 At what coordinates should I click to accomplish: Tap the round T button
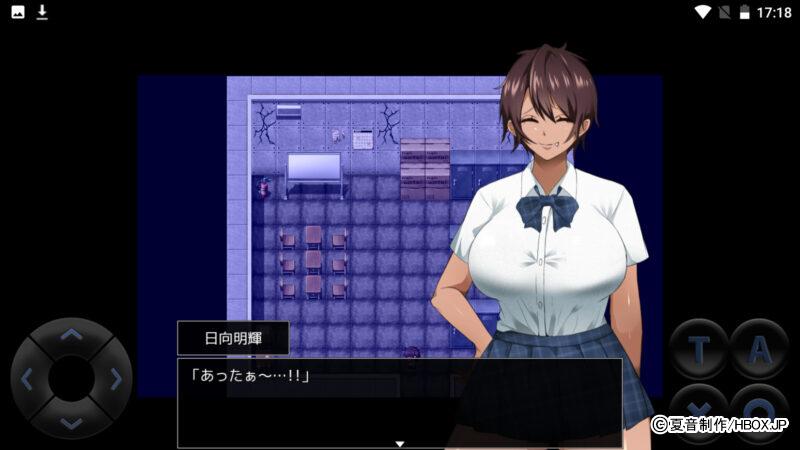point(698,348)
